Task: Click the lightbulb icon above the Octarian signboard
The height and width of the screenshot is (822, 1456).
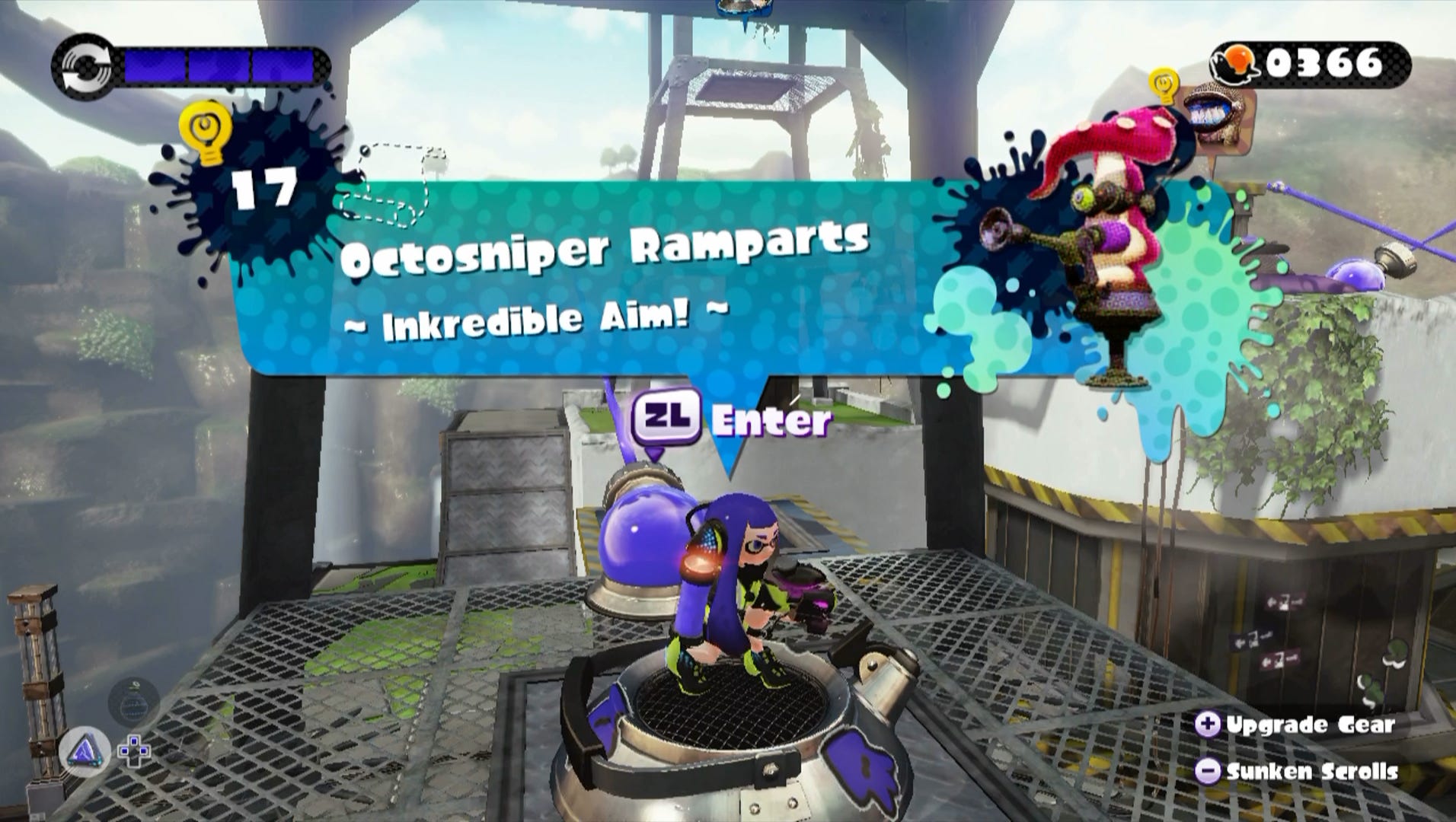Action: pos(1164,85)
